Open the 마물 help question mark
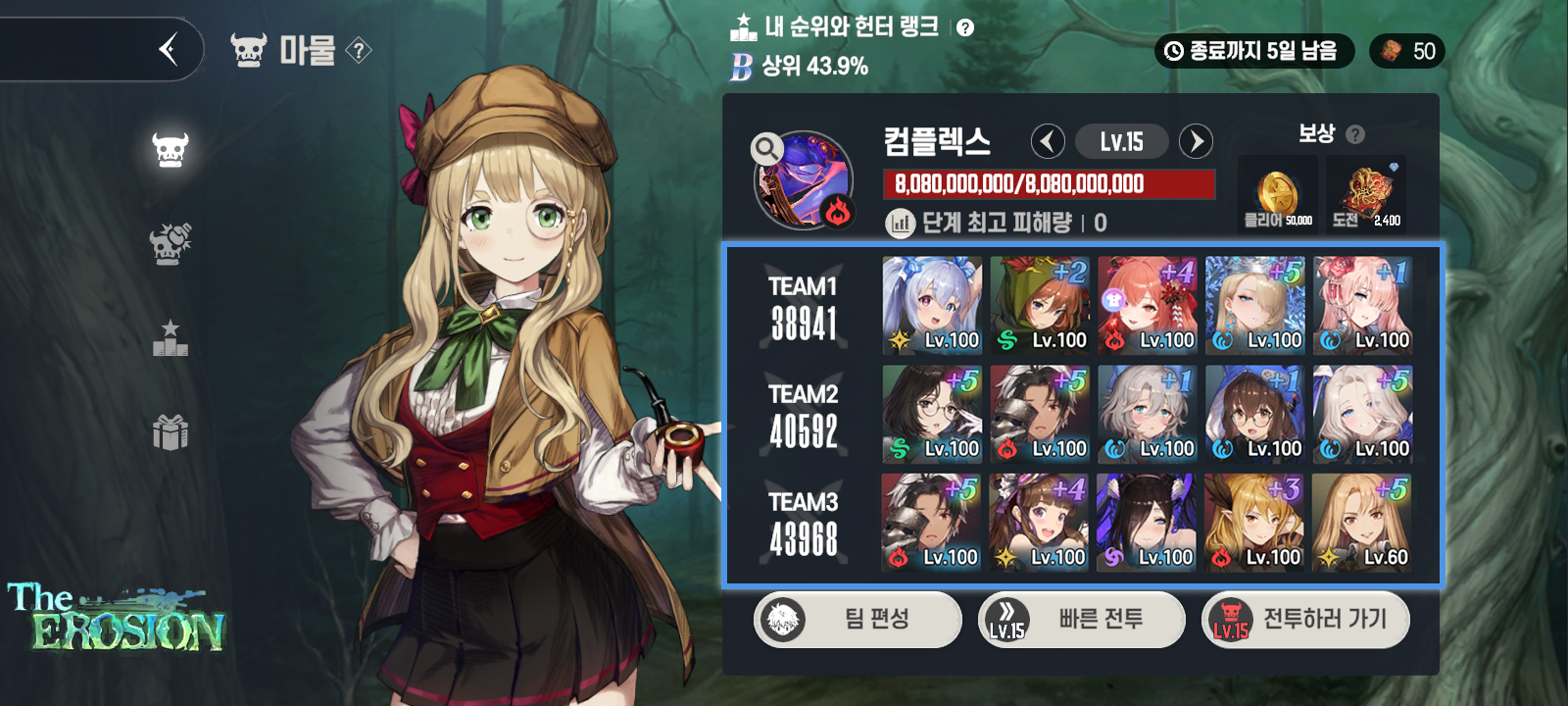The height and width of the screenshot is (706, 1568). [x=359, y=50]
